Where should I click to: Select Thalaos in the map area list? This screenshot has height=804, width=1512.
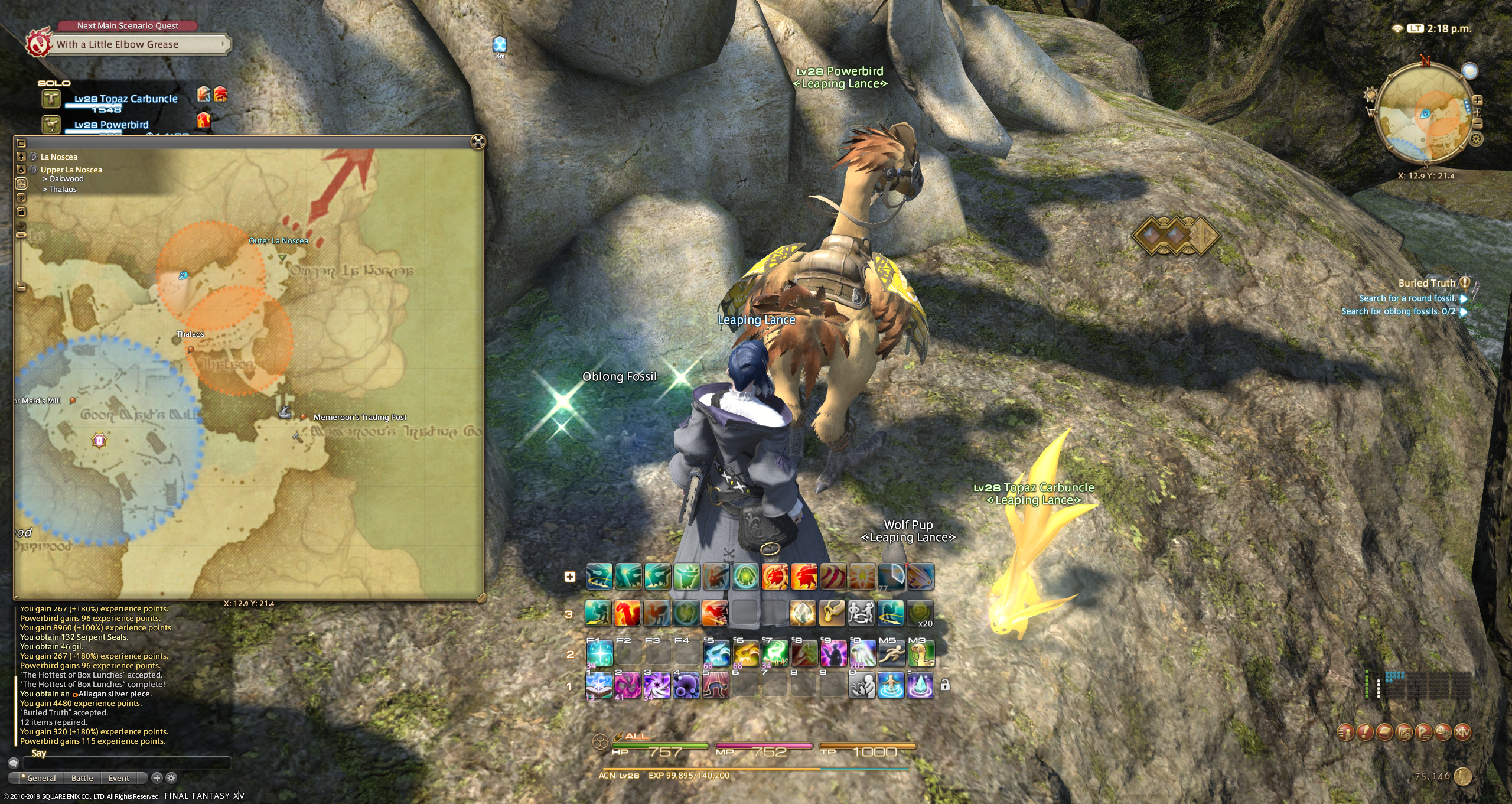[63, 190]
